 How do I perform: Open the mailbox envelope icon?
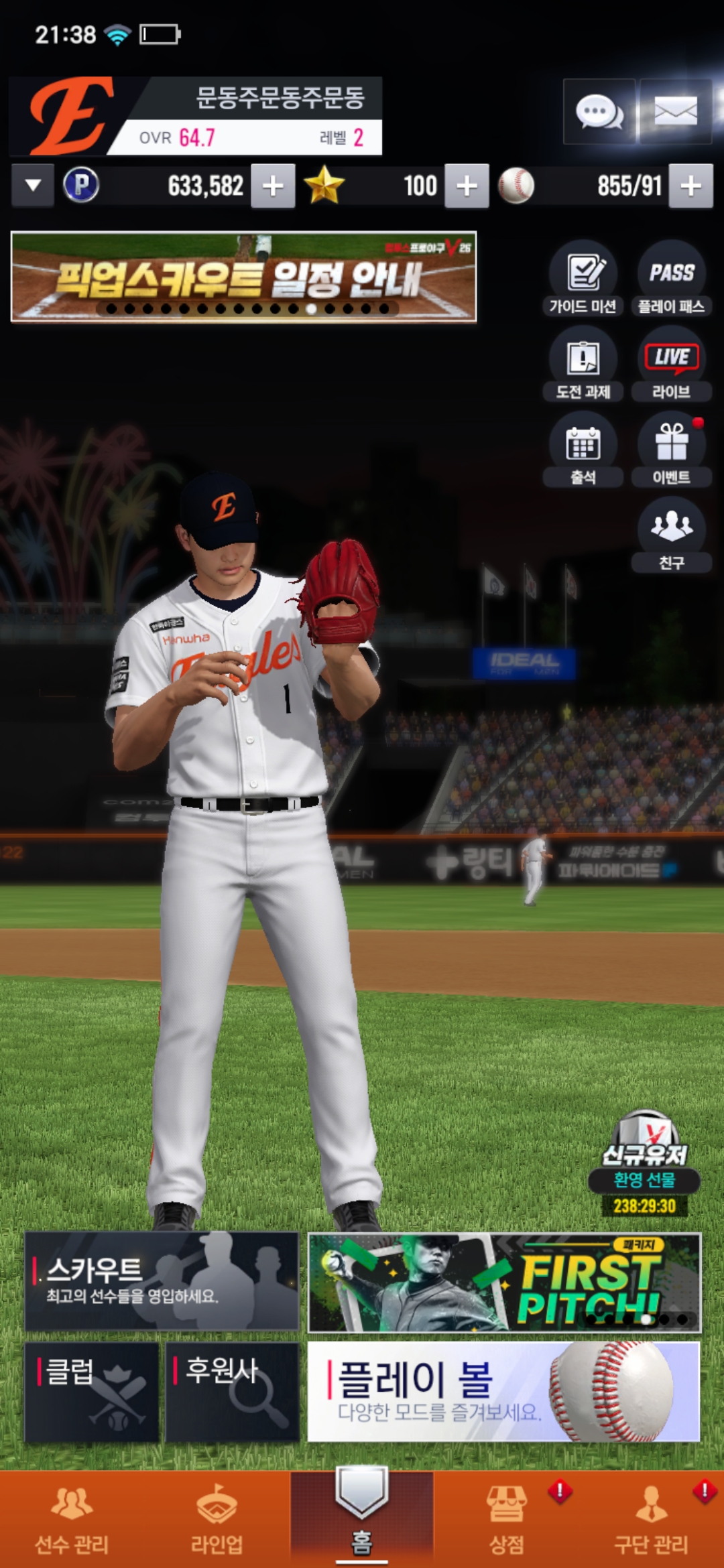pyautogui.click(x=675, y=111)
